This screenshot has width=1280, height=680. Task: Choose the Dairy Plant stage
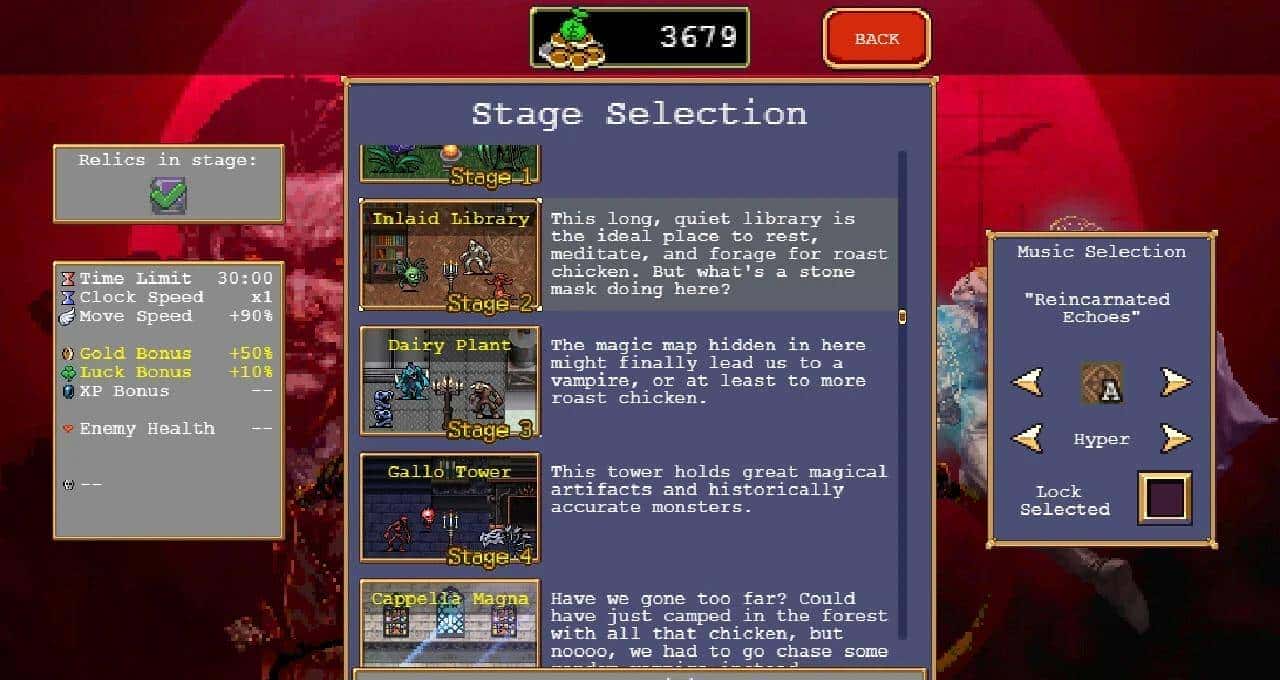450,381
